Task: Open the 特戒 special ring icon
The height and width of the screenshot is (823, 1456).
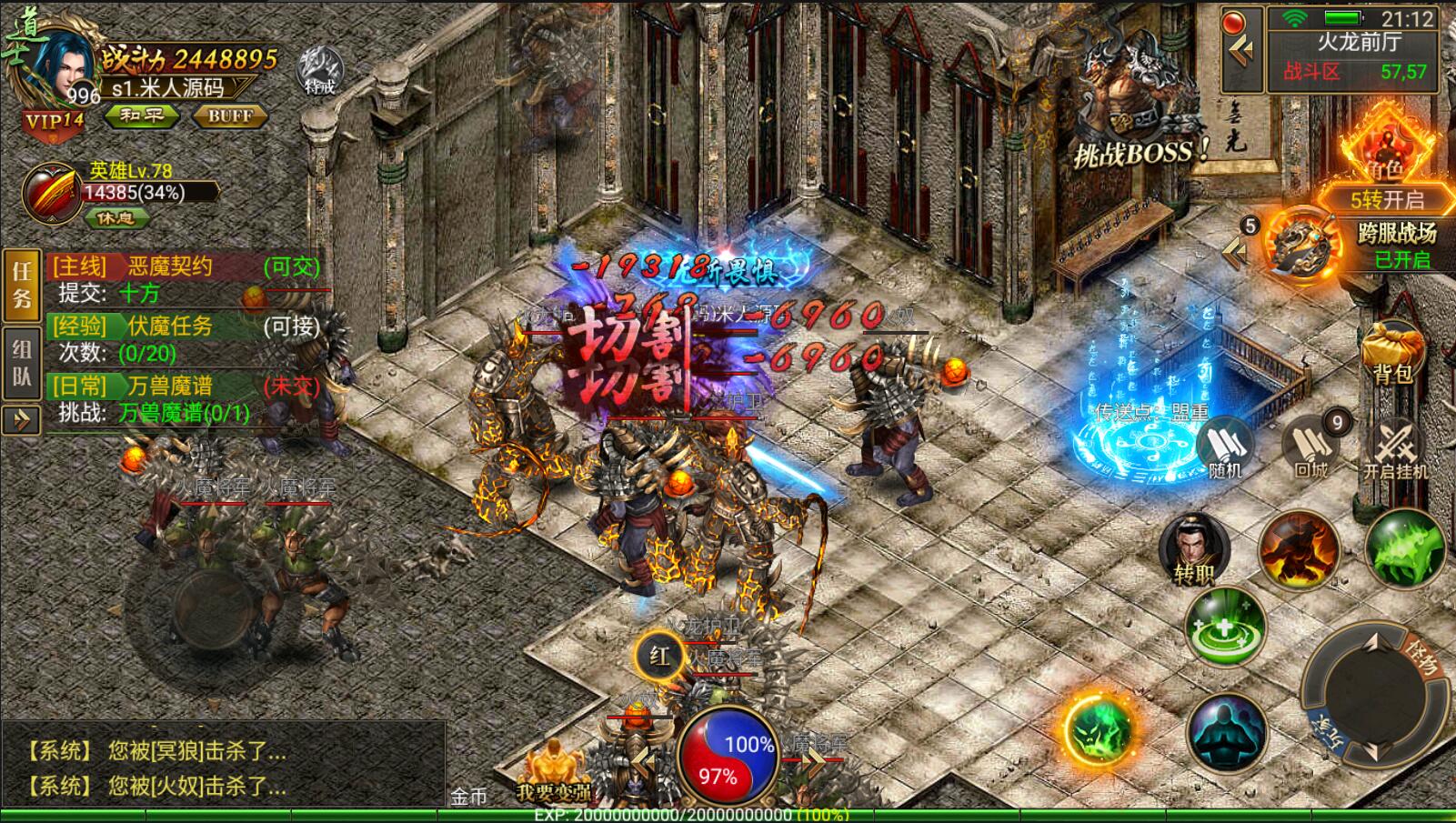Action: pyautogui.click(x=320, y=71)
